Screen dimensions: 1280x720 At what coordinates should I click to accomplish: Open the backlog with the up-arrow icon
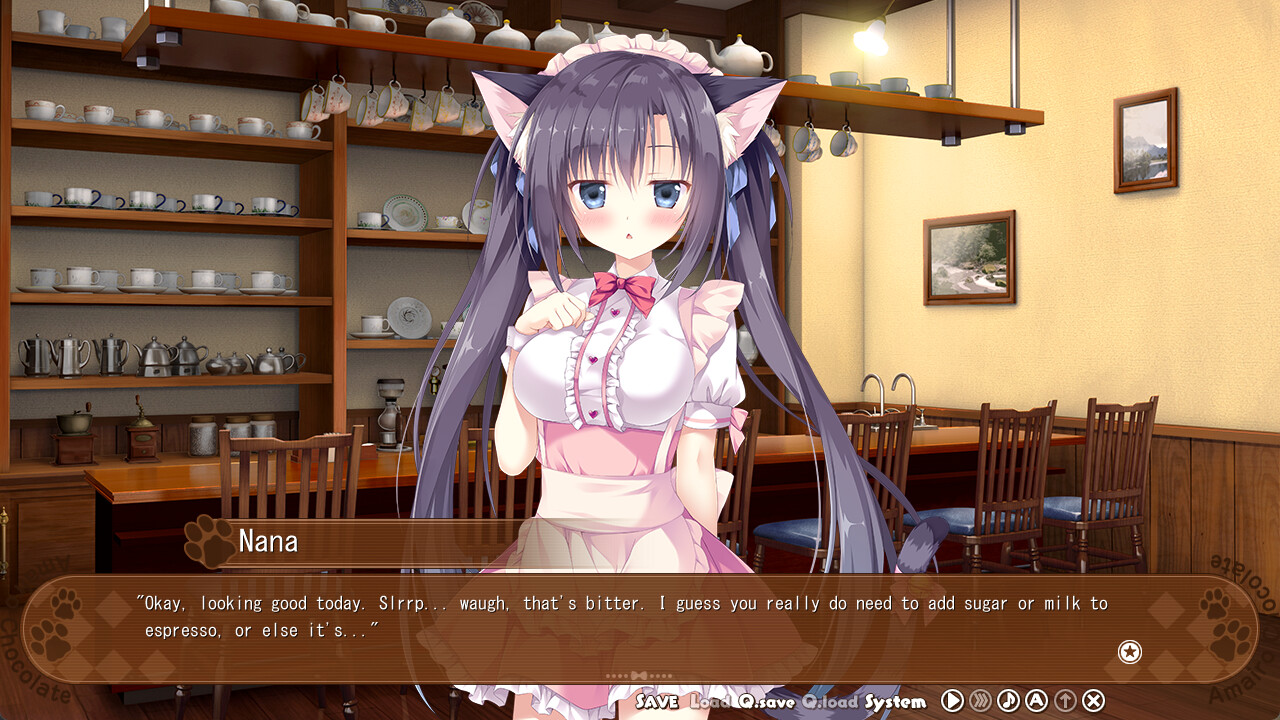[1067, 701]
